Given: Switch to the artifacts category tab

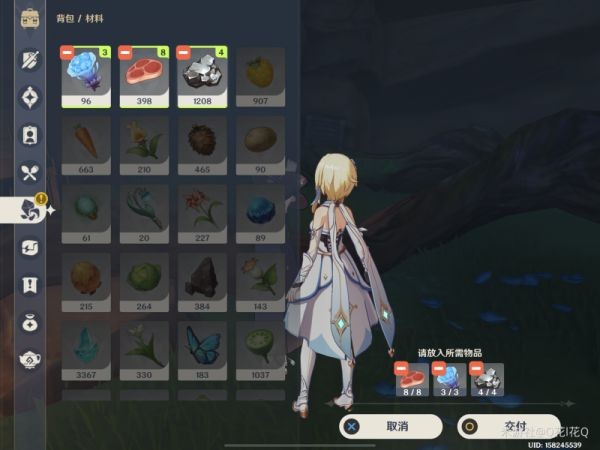Looking at the screenshot, I should [x=30, y=98].
